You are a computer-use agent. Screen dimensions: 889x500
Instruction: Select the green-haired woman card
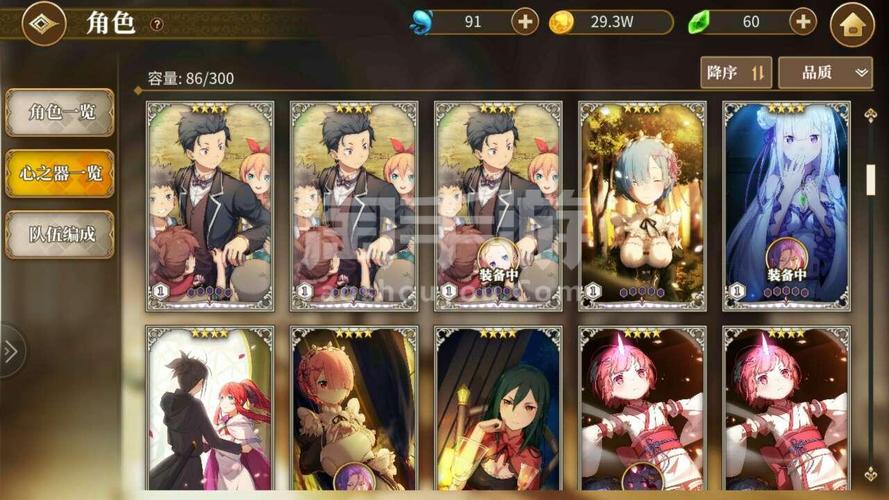coord(498,410)
